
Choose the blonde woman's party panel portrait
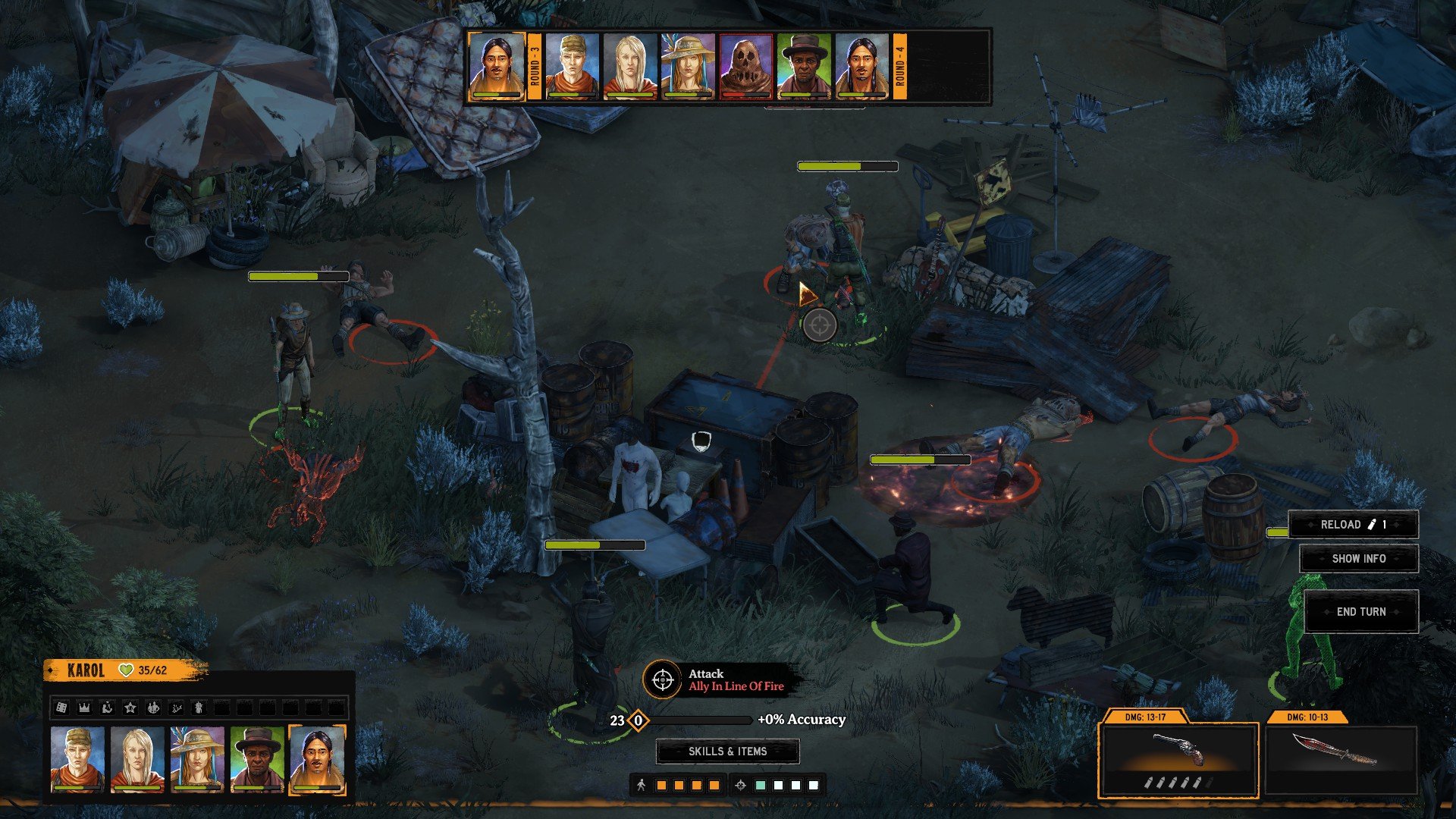pos(137,759)
